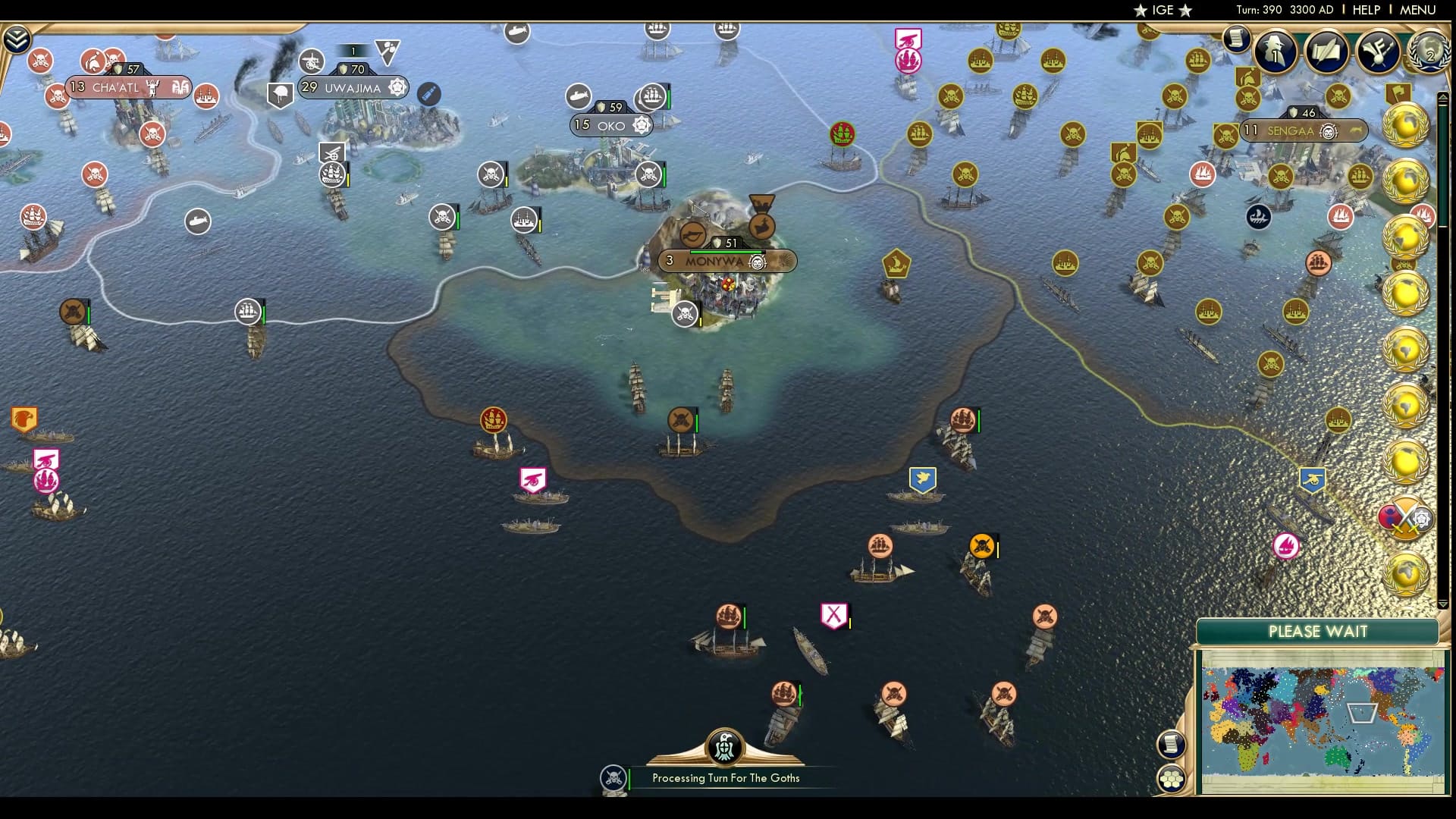Open the game MENU
The image size is (1456, 819).
(1422, 10)
